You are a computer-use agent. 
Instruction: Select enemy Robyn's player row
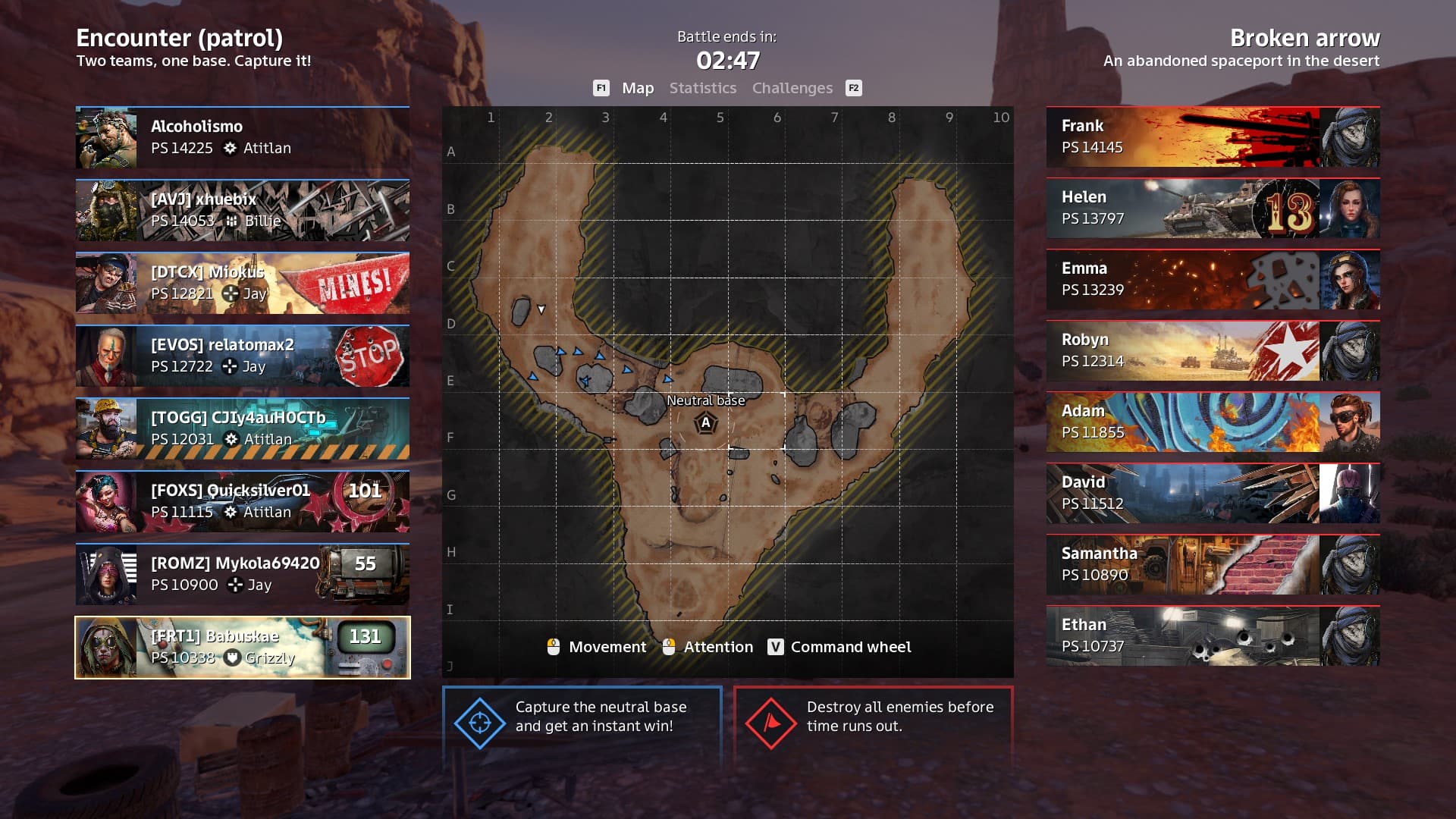coord(1213,351)
